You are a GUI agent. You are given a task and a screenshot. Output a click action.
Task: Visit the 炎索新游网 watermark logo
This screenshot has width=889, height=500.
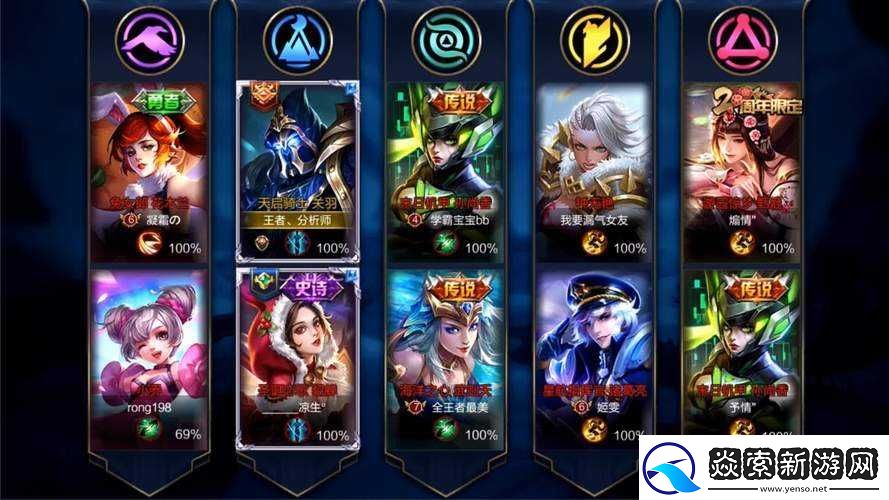(764, 467)
